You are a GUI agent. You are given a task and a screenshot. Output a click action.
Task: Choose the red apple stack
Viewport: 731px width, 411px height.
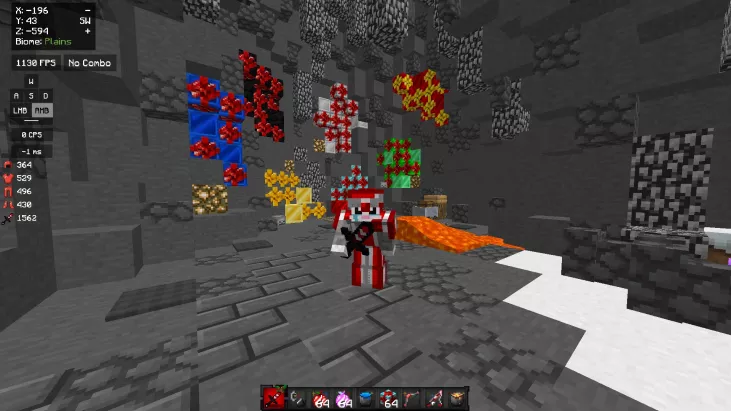[x=319, y=399]
